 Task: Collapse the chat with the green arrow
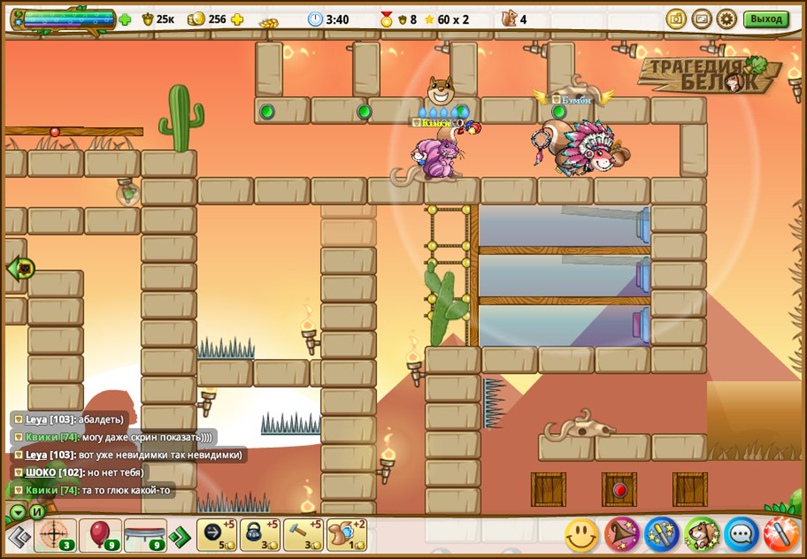[x=17, y=512]
